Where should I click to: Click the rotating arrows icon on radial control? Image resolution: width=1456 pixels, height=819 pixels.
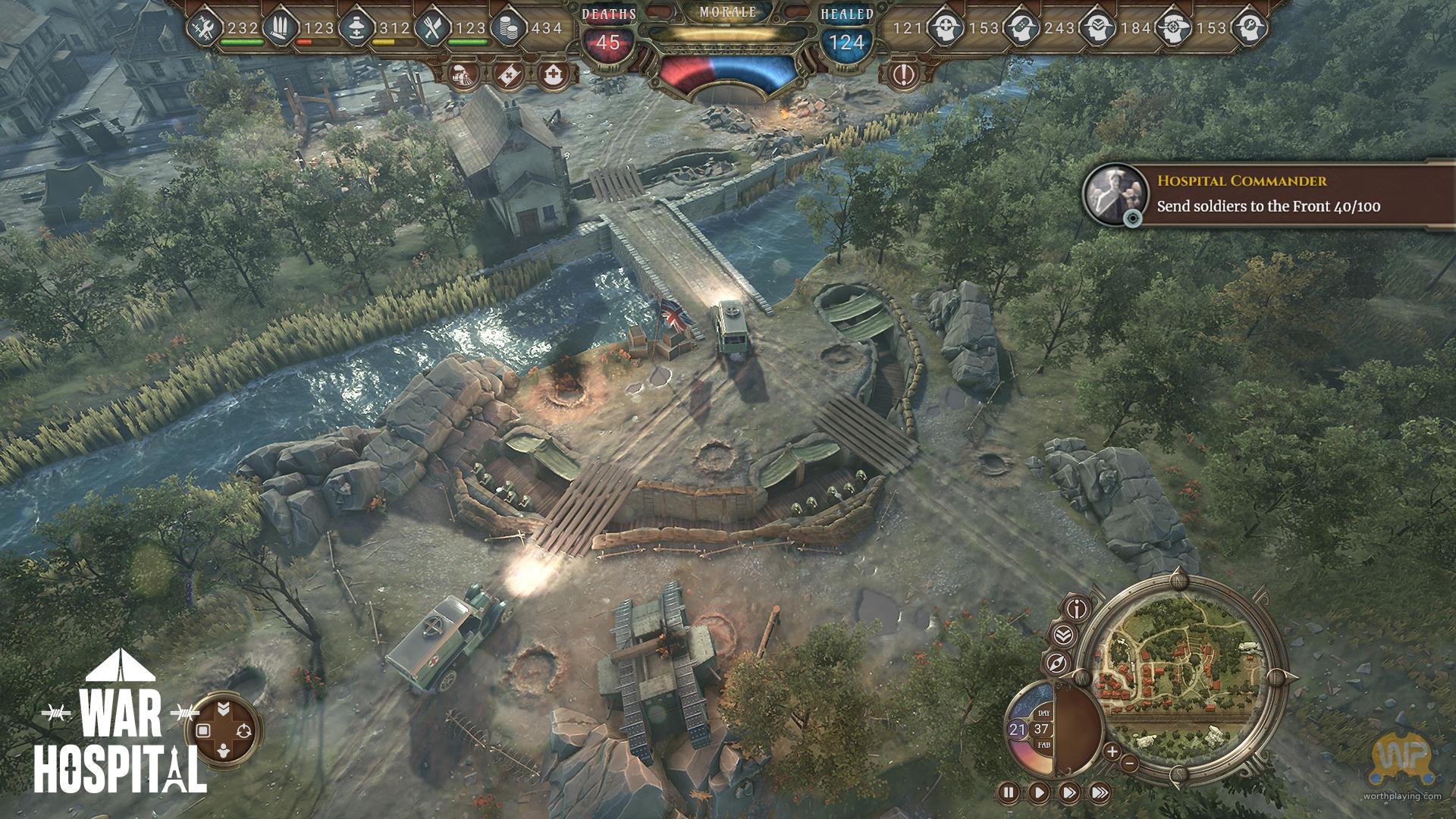pyautogui.click(x=243, y=730)
